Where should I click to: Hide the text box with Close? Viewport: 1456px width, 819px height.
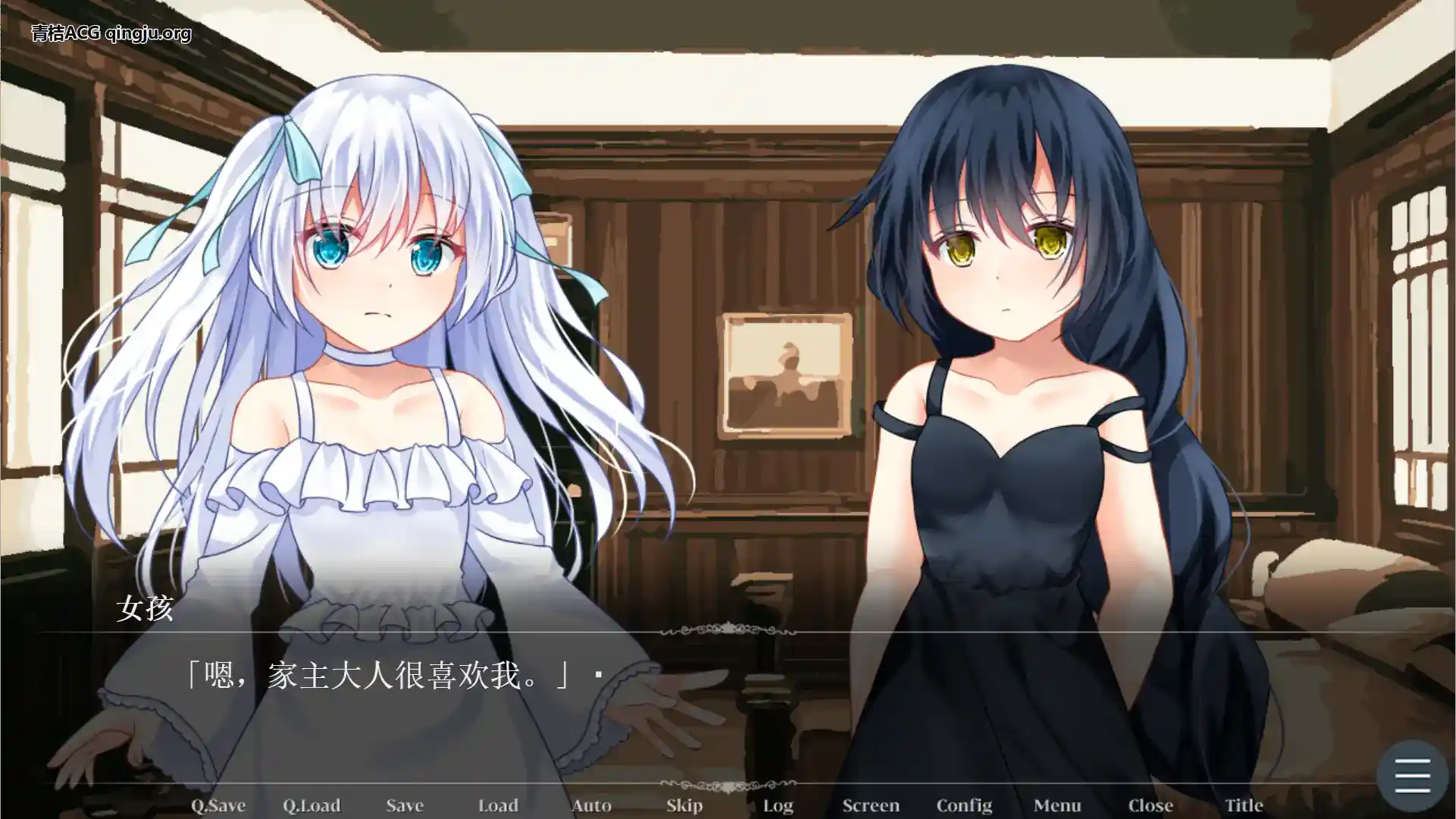click(1151, 805)
